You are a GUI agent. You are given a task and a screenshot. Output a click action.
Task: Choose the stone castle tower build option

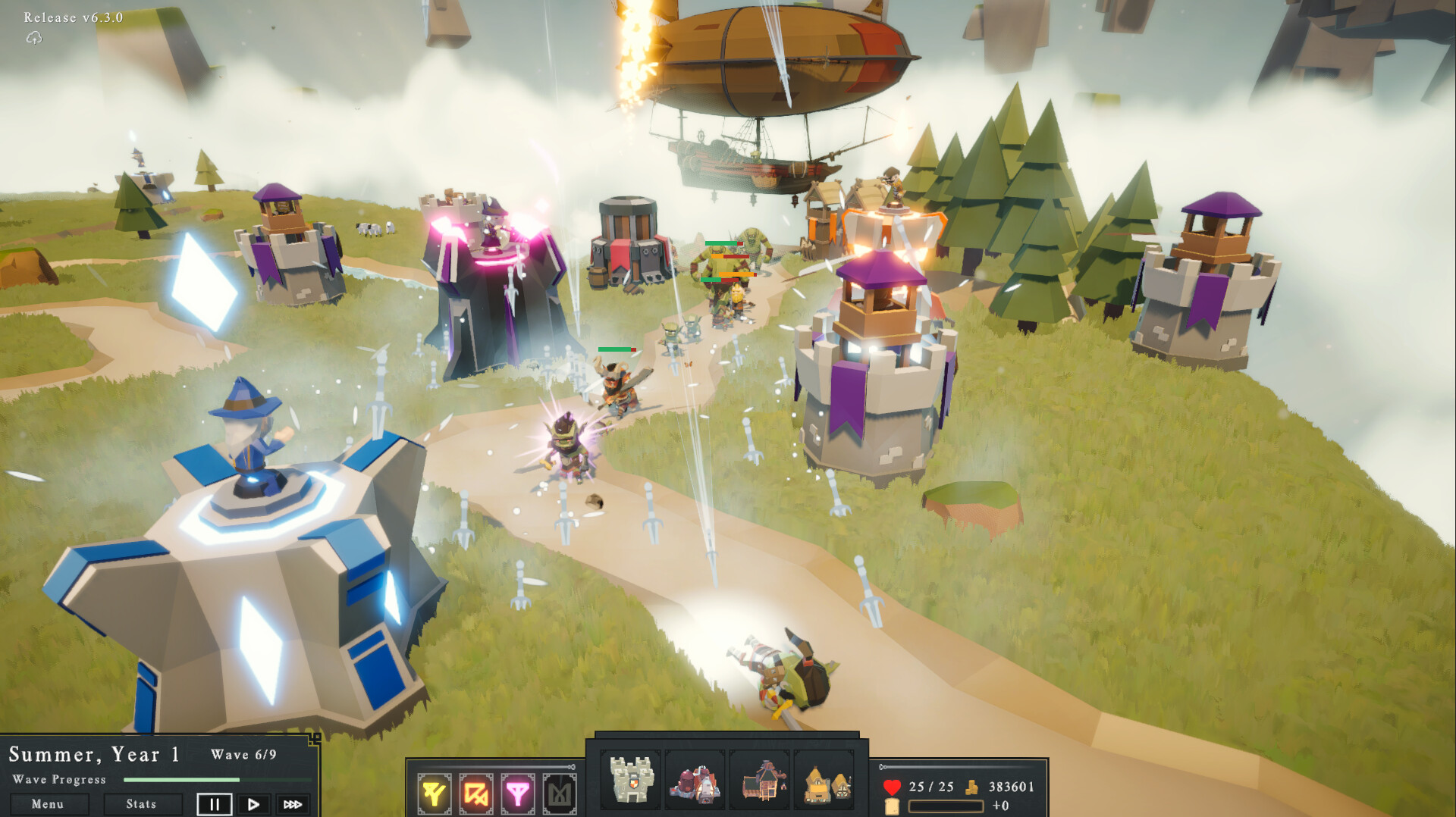[x=631, y=780]
